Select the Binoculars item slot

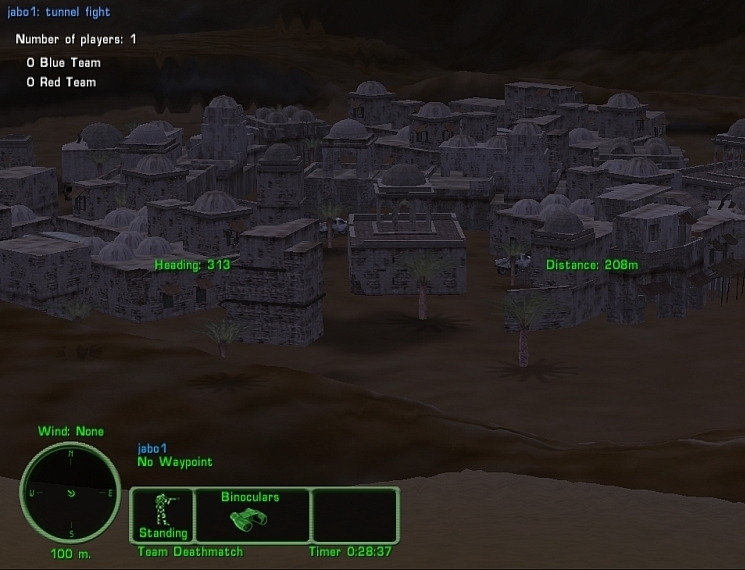(x=250, y=515)
